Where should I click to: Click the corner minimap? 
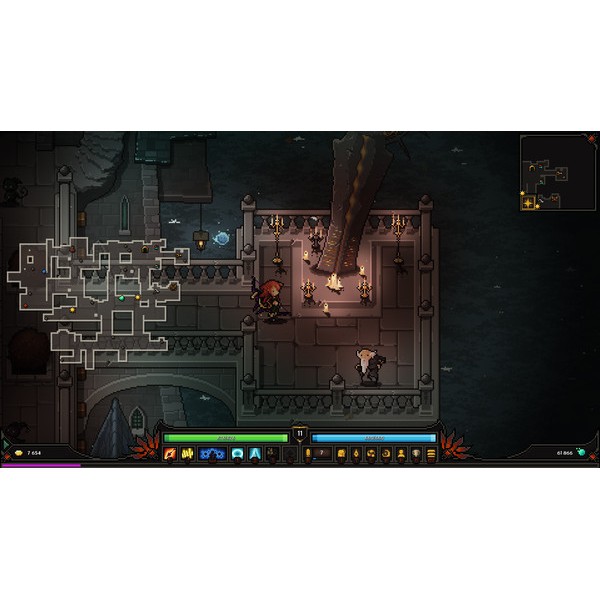pos(556,174)
